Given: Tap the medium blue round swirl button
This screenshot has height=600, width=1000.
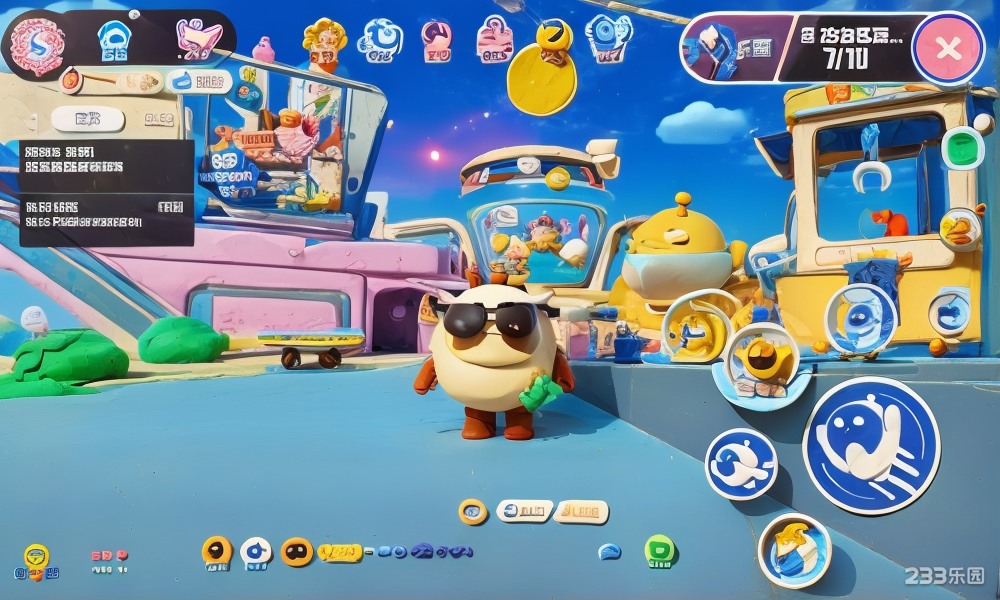Looking at the screenshot, I should [741, 463].
